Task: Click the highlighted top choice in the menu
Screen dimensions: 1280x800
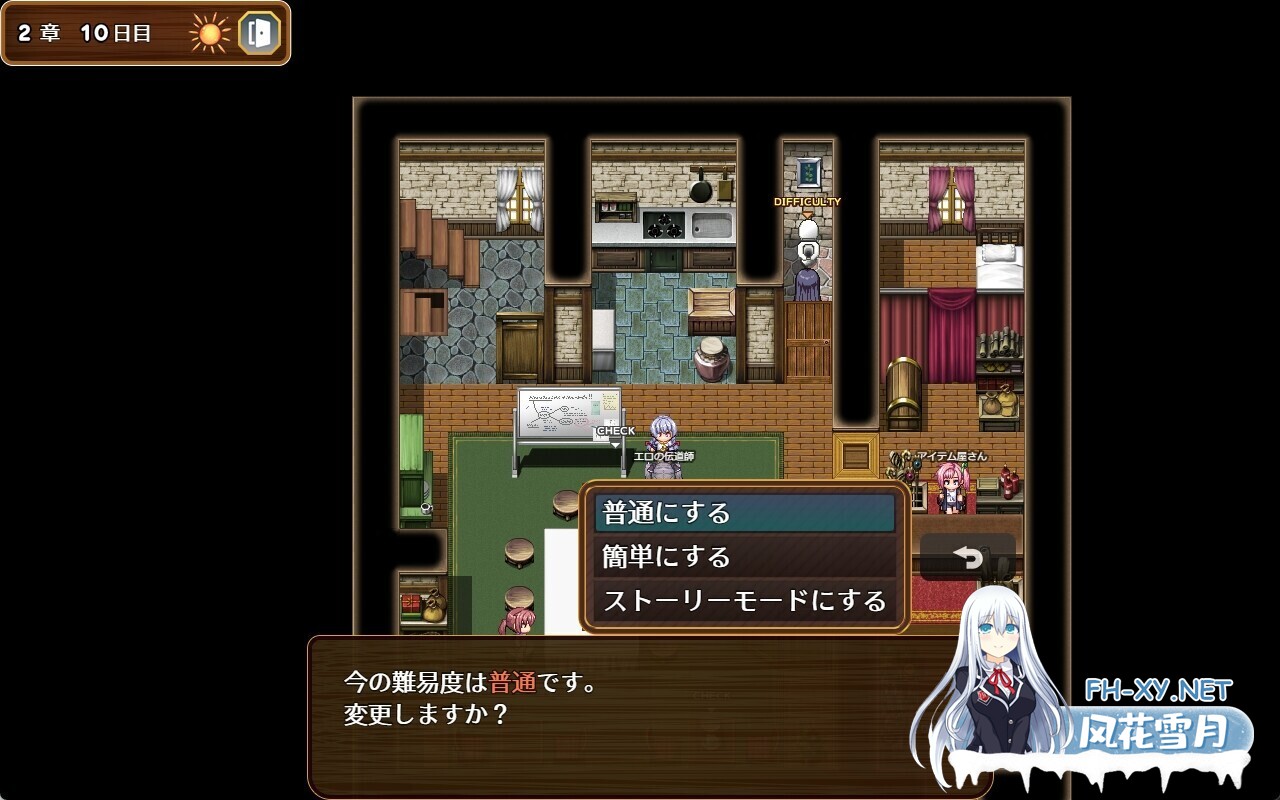Action: coord(744,511)
